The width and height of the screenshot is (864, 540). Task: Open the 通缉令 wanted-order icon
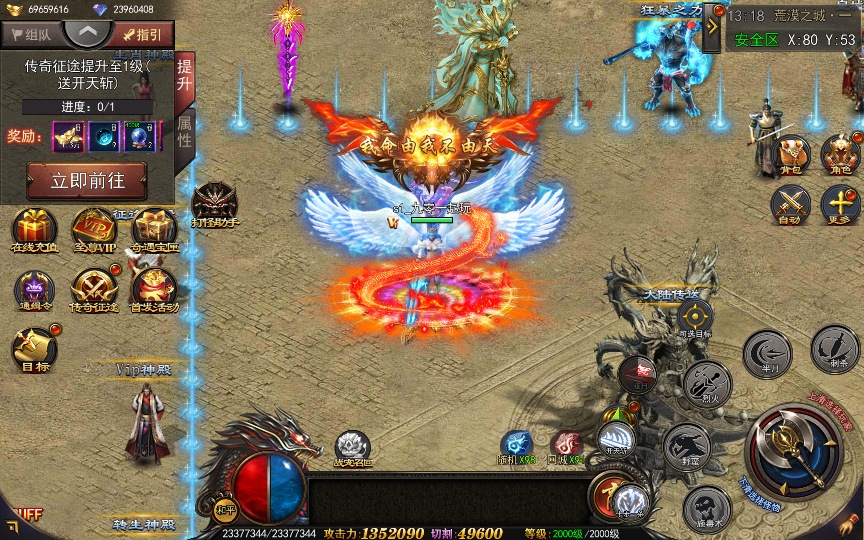pyautogui.click(x=34, y=289)
